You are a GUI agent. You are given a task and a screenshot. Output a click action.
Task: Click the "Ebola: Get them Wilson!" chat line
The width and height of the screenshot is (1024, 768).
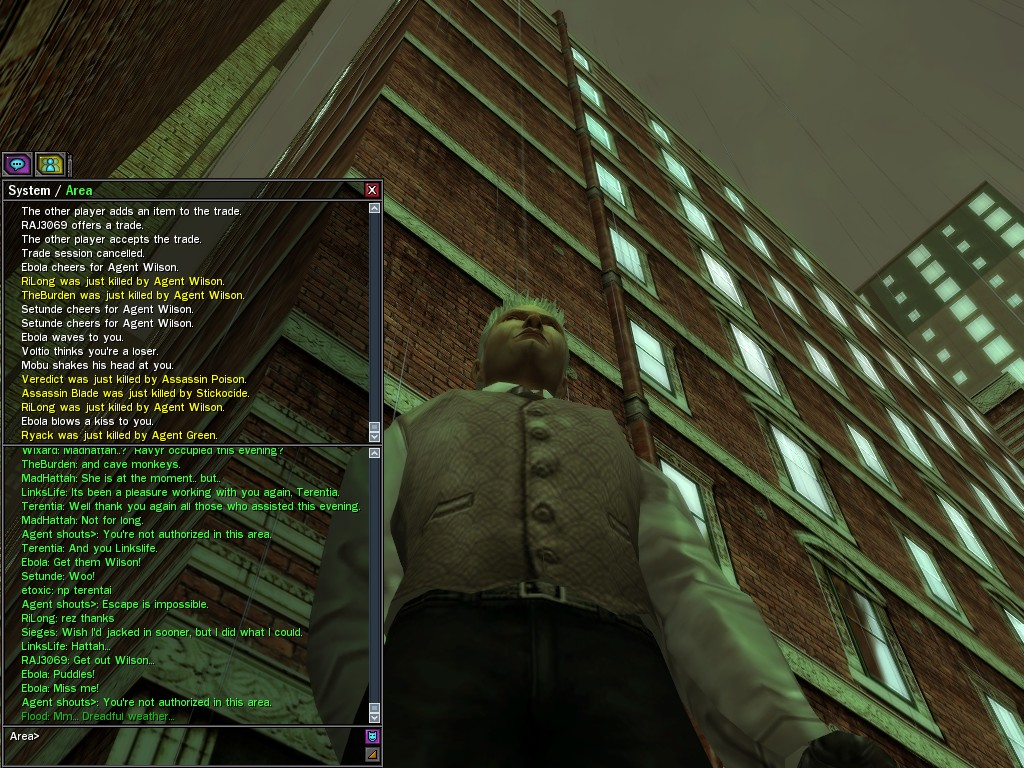pos(81,562)
